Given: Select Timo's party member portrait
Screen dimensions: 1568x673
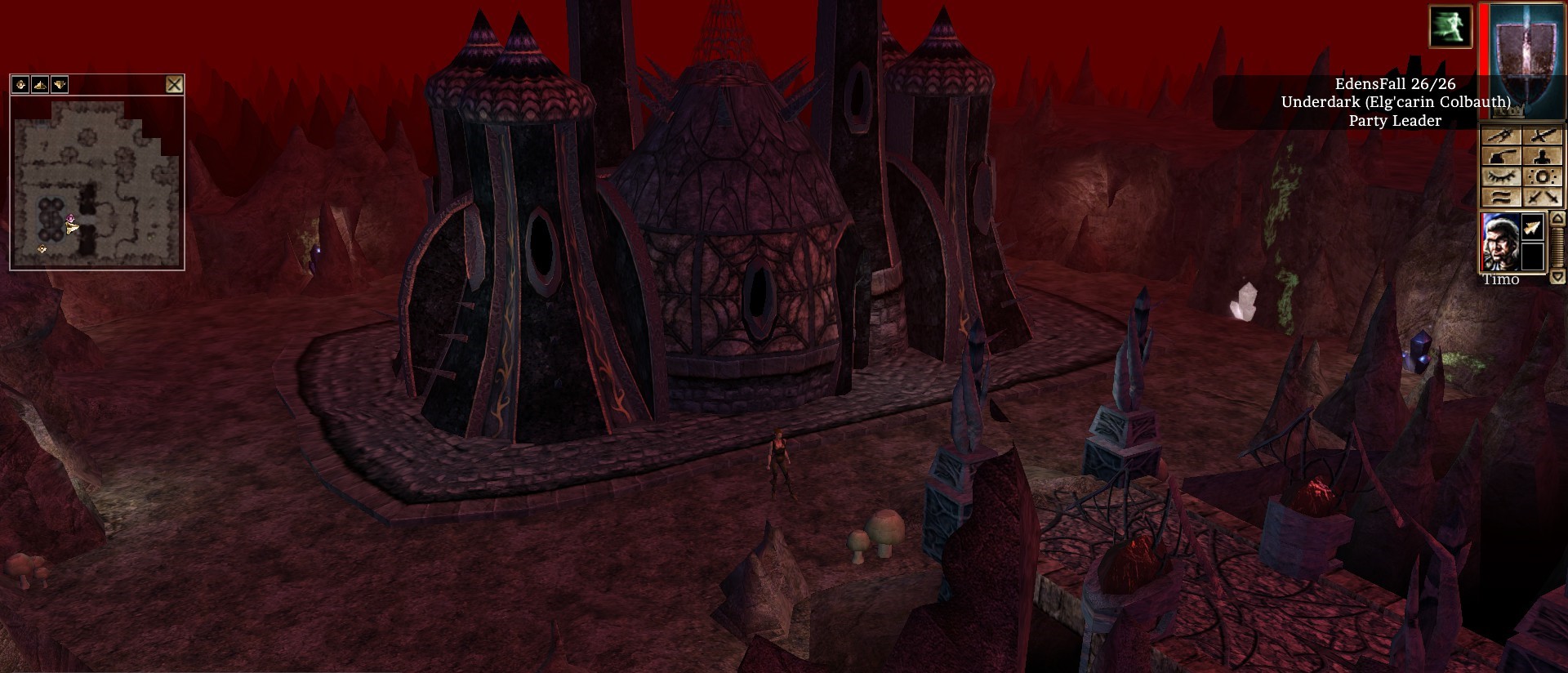Looking at the screenshot, I should coord(1500,243).
